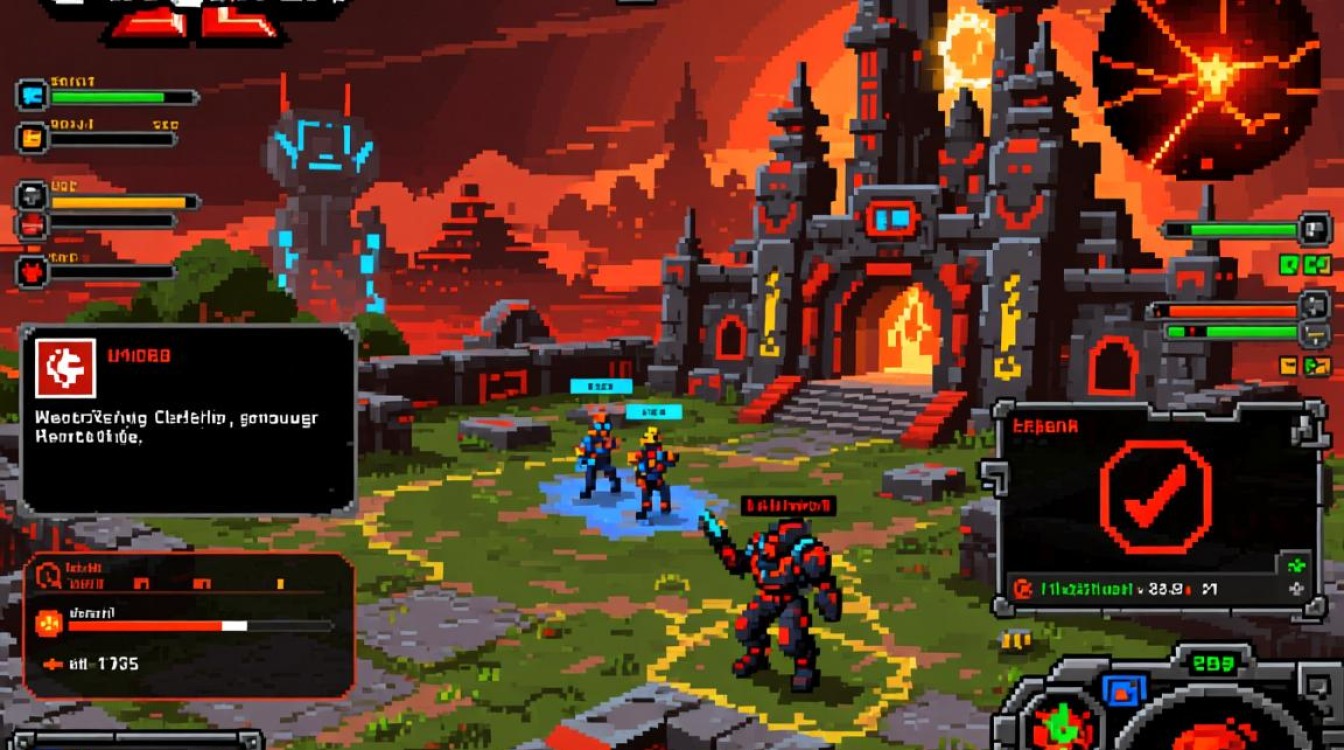Click the orange emblem beside the red progress bar
Viewport: 1344px width, 750px height.
coord(48,624)
